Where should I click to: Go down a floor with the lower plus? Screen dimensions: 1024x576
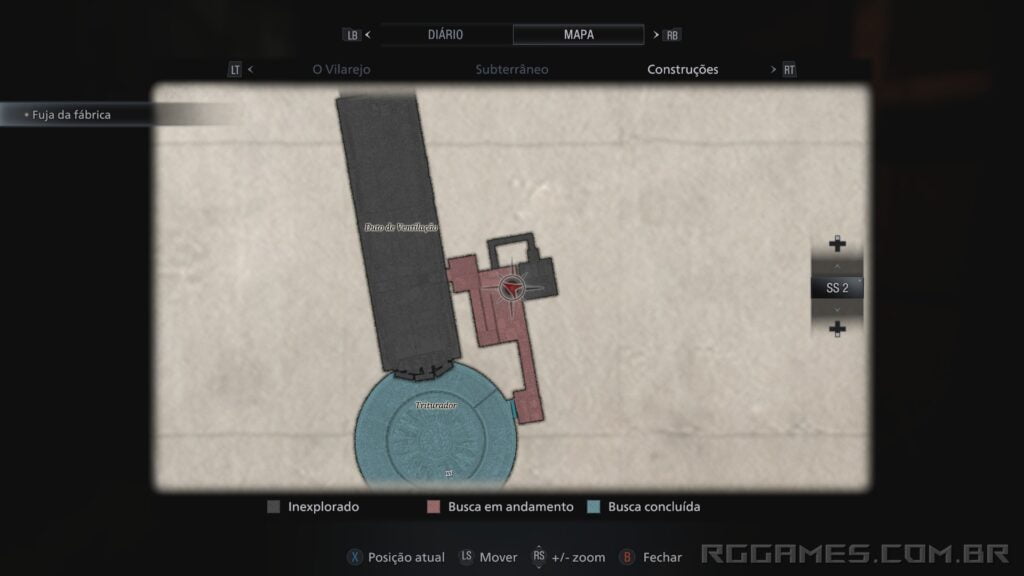(837, 329)
